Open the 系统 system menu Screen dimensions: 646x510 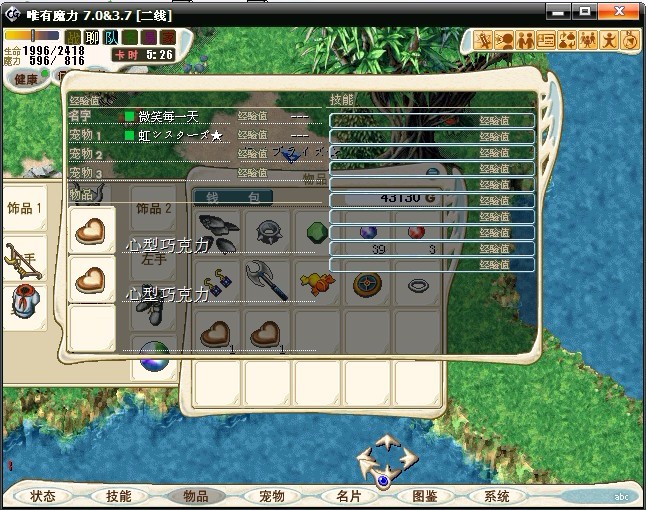pyautogui.click(x=497, y=496)
